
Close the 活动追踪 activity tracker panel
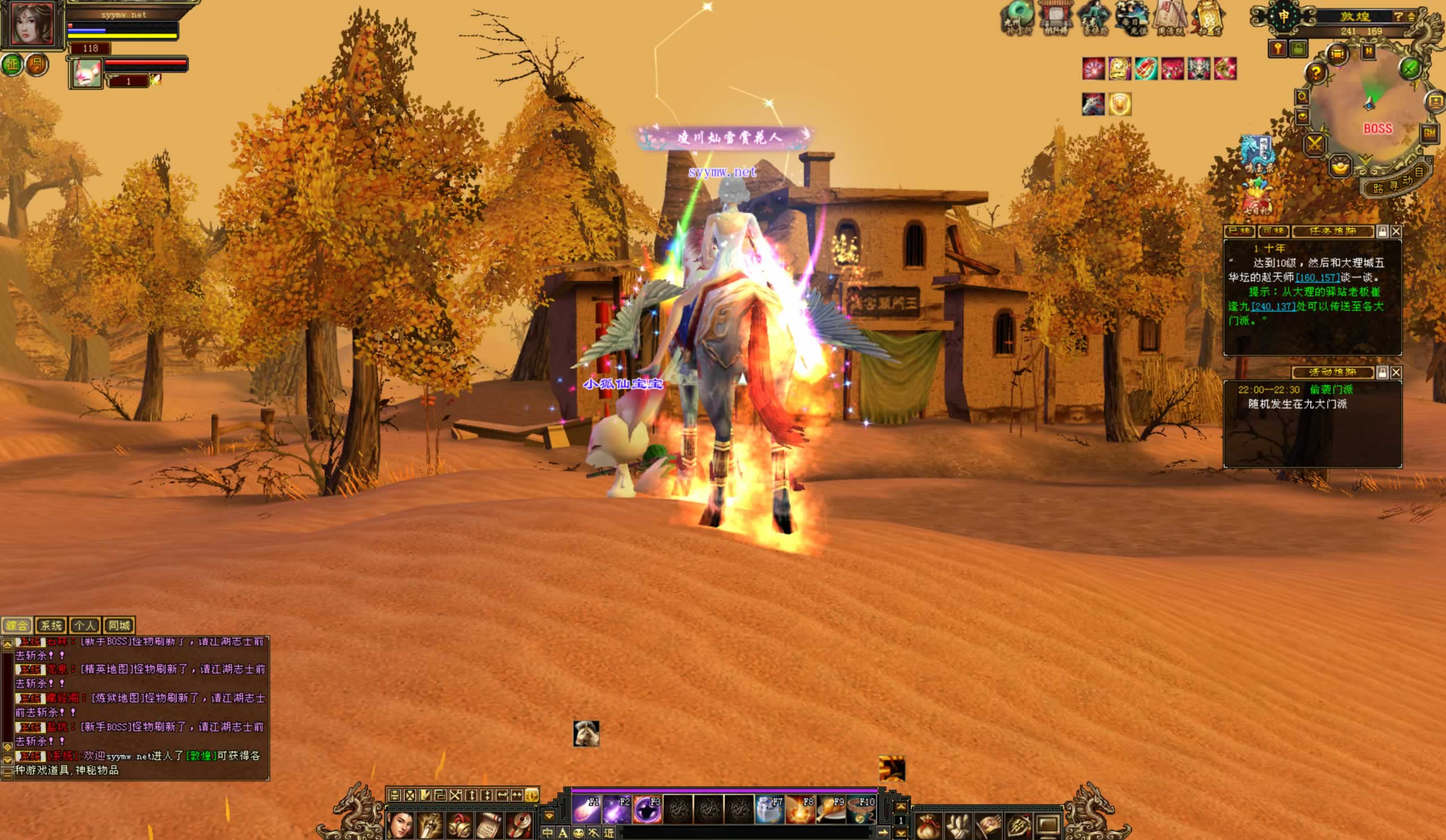1396,373
